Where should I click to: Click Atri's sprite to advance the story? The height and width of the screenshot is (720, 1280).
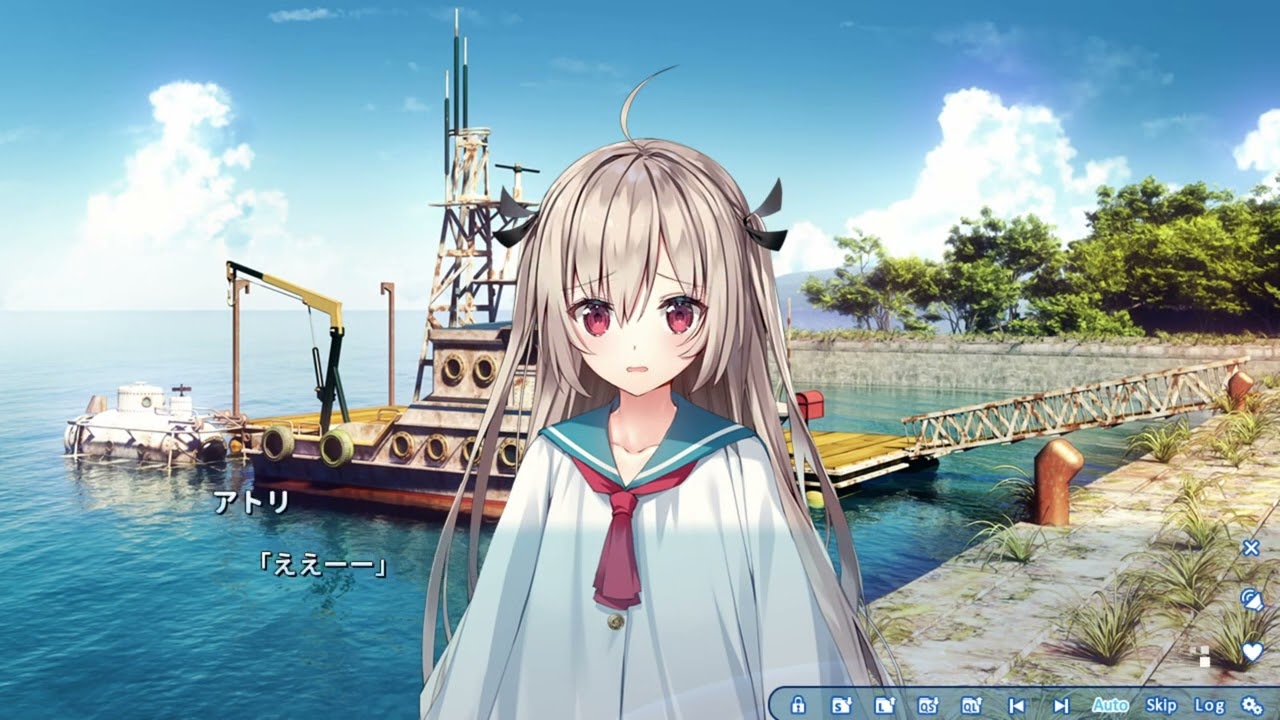pos(640,350)
